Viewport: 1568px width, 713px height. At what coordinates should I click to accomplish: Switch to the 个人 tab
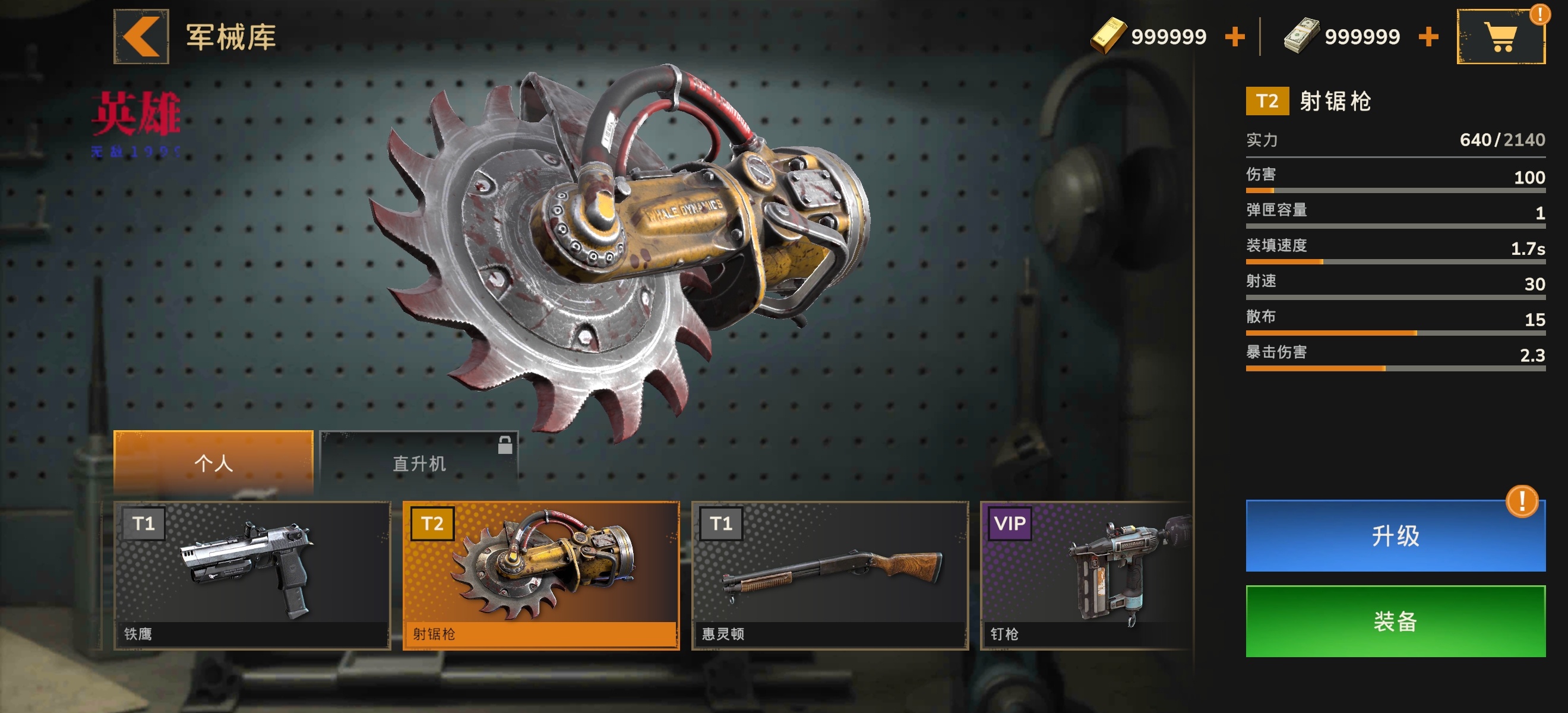[x=213, y=463]
